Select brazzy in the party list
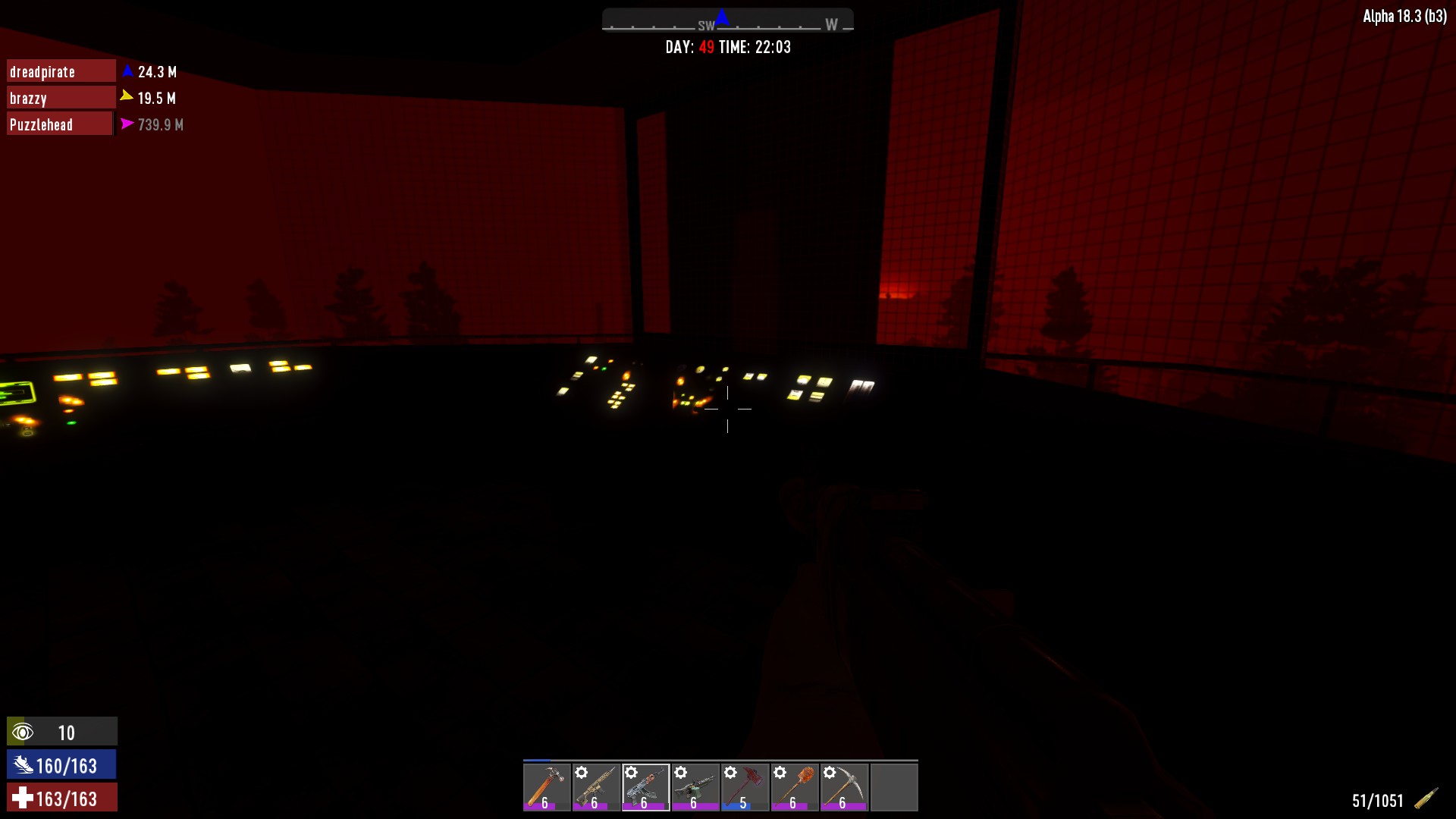This screenshot has height=819, width=1456. 61,98
